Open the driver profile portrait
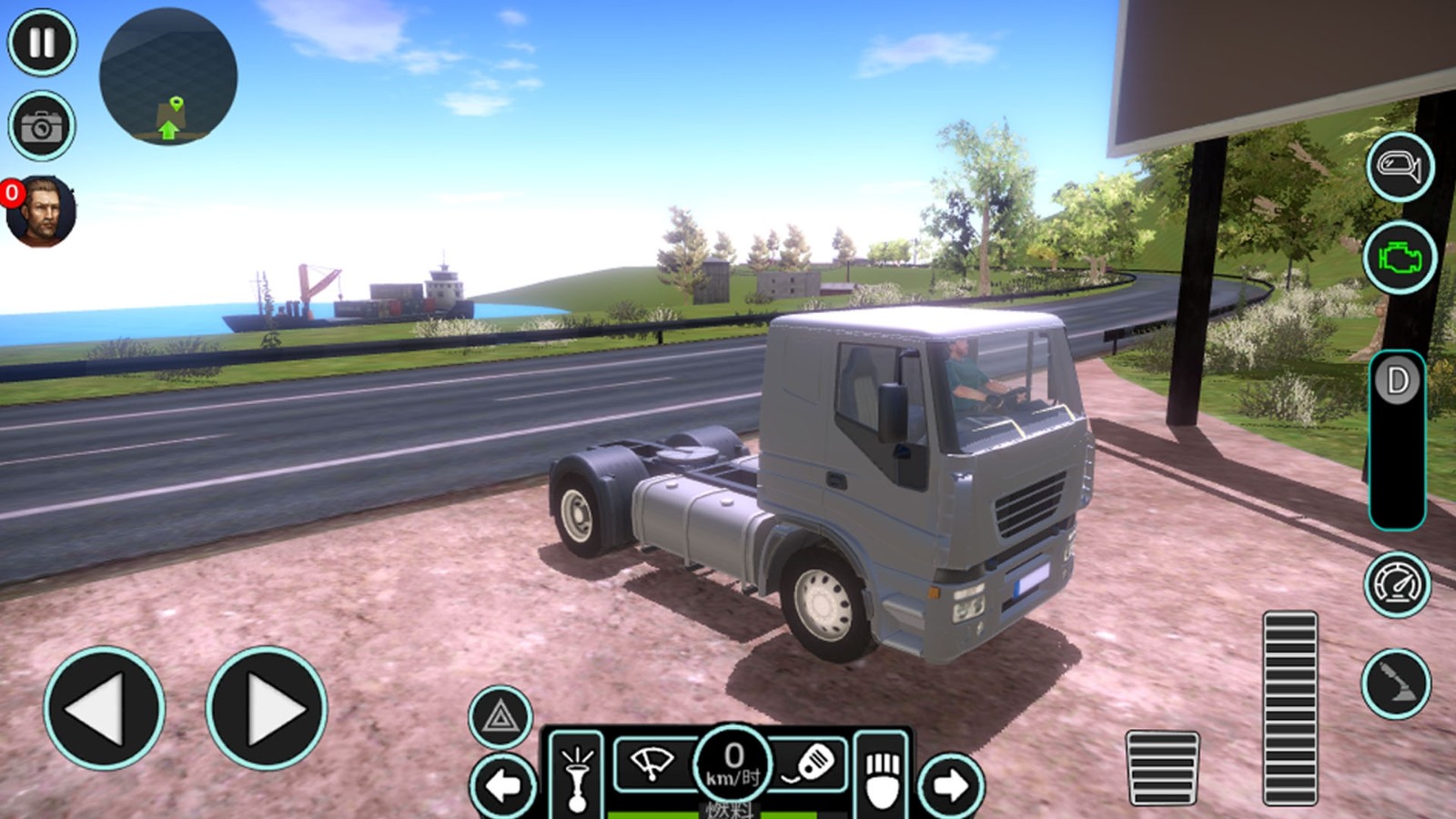Viewport: 1456px width, 819px height. (x=40, y=212)
